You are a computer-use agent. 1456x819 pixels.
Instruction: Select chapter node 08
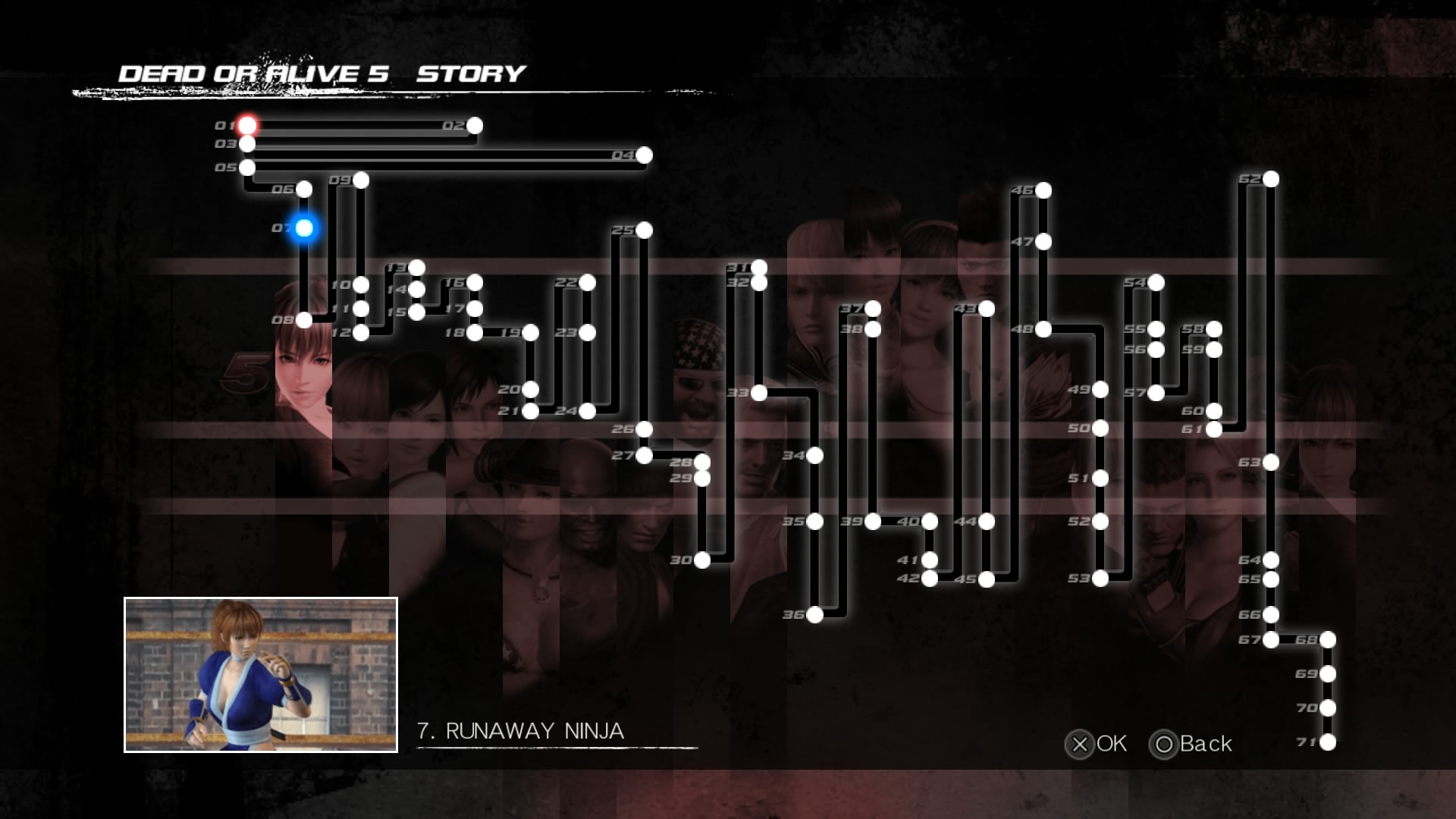(305, 319)
